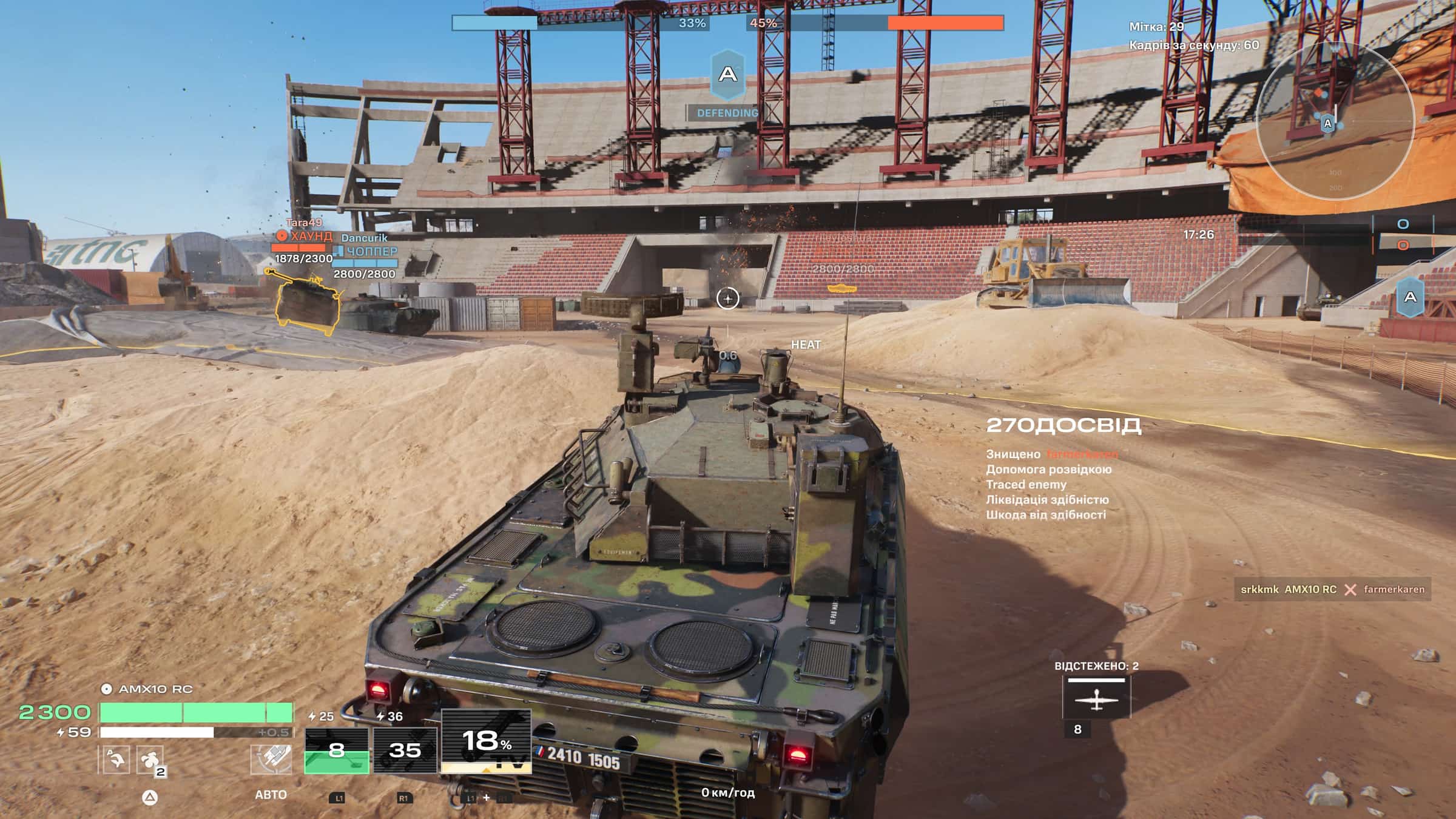Choose the ability slot showing number 35
Screen dimensions: 1456x819
405,750
